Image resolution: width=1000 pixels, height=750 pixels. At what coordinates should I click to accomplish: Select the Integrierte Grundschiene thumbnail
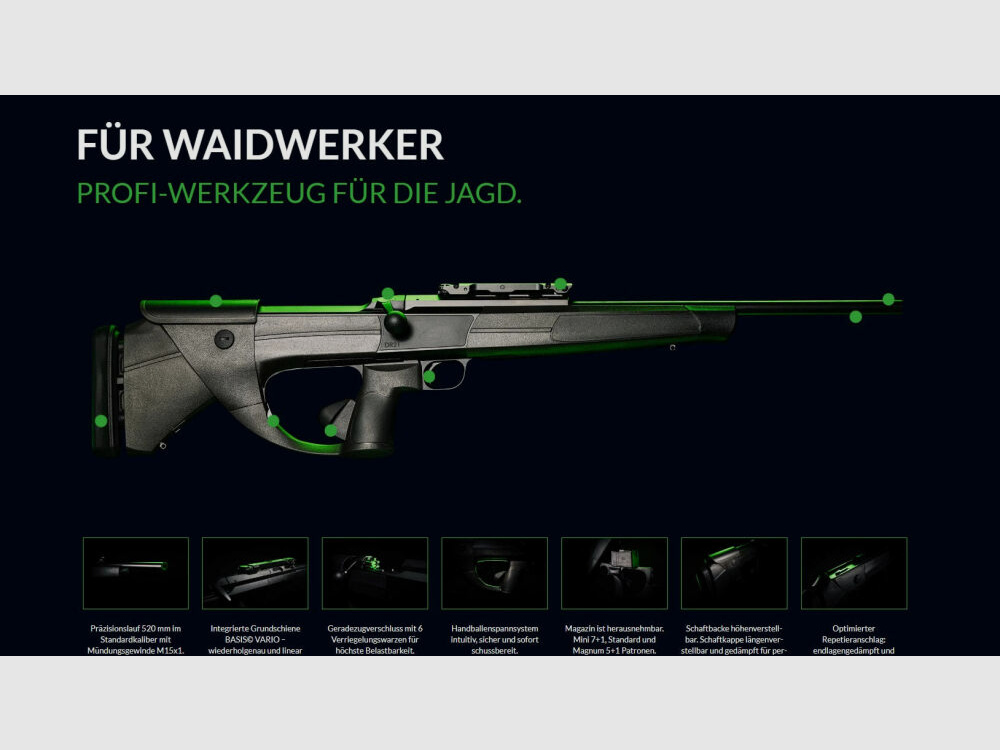click(x=255, y=573)
